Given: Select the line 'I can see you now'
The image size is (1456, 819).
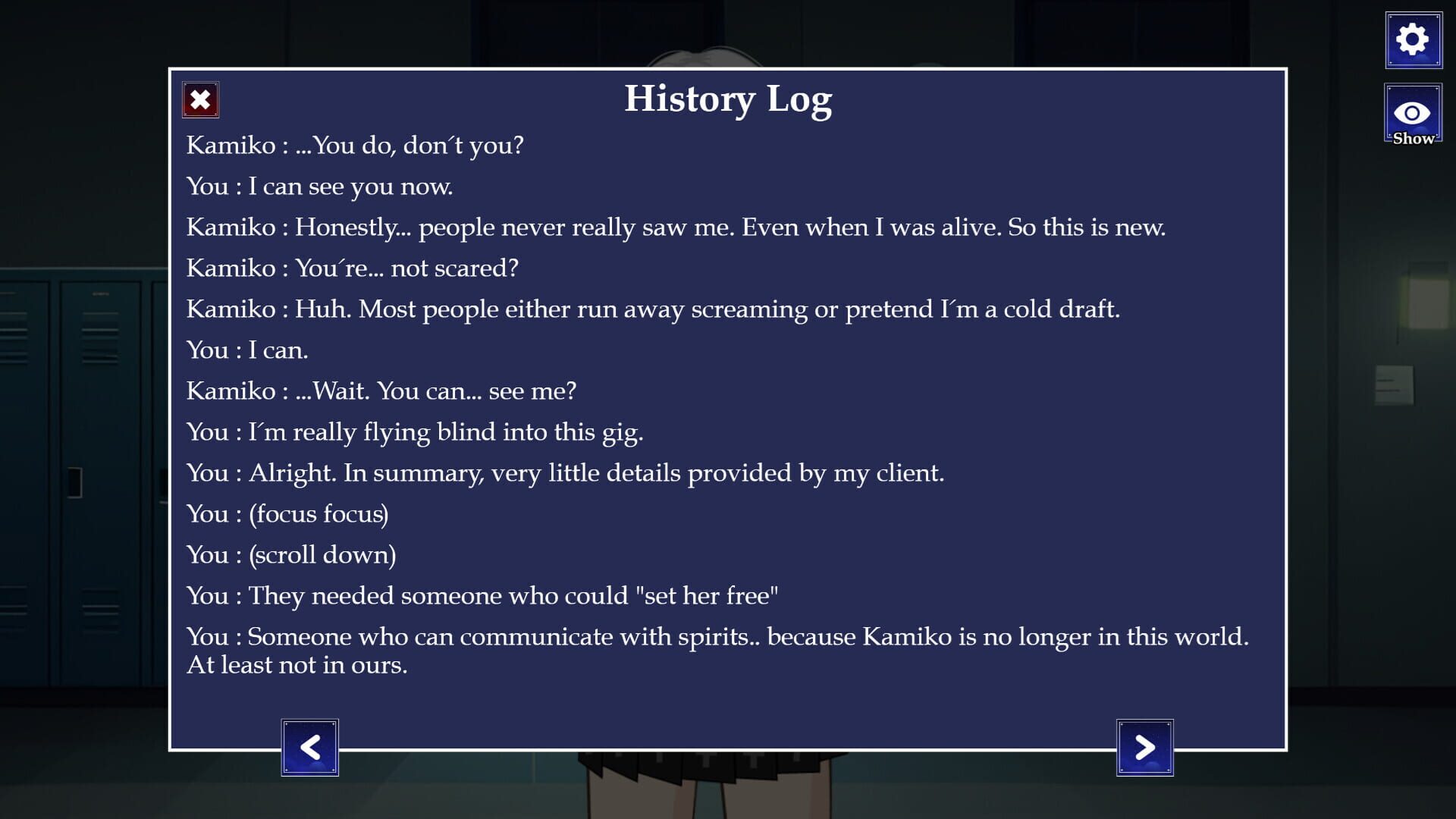Looking at the screenshot, I should click(318, 185).
